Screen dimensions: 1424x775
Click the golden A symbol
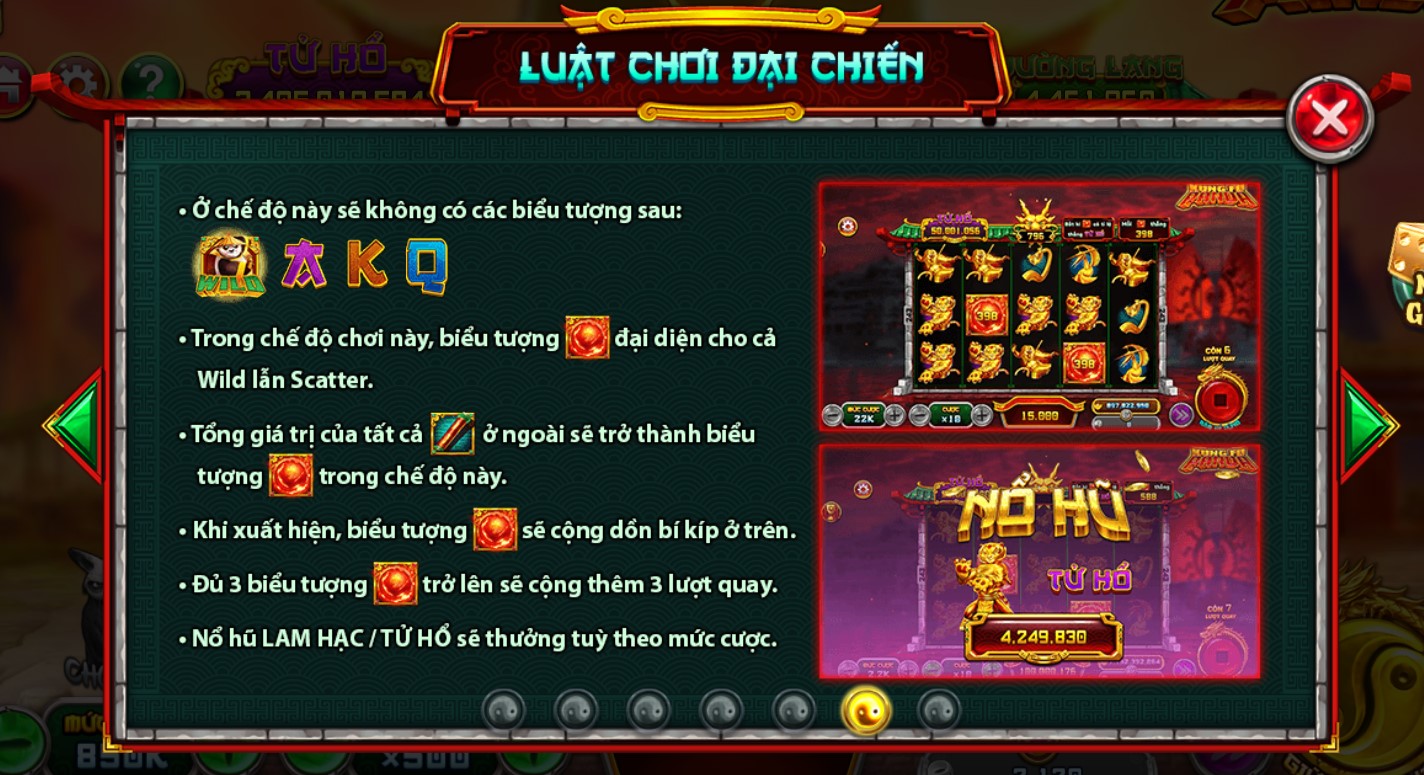click(x=304, y=265)
